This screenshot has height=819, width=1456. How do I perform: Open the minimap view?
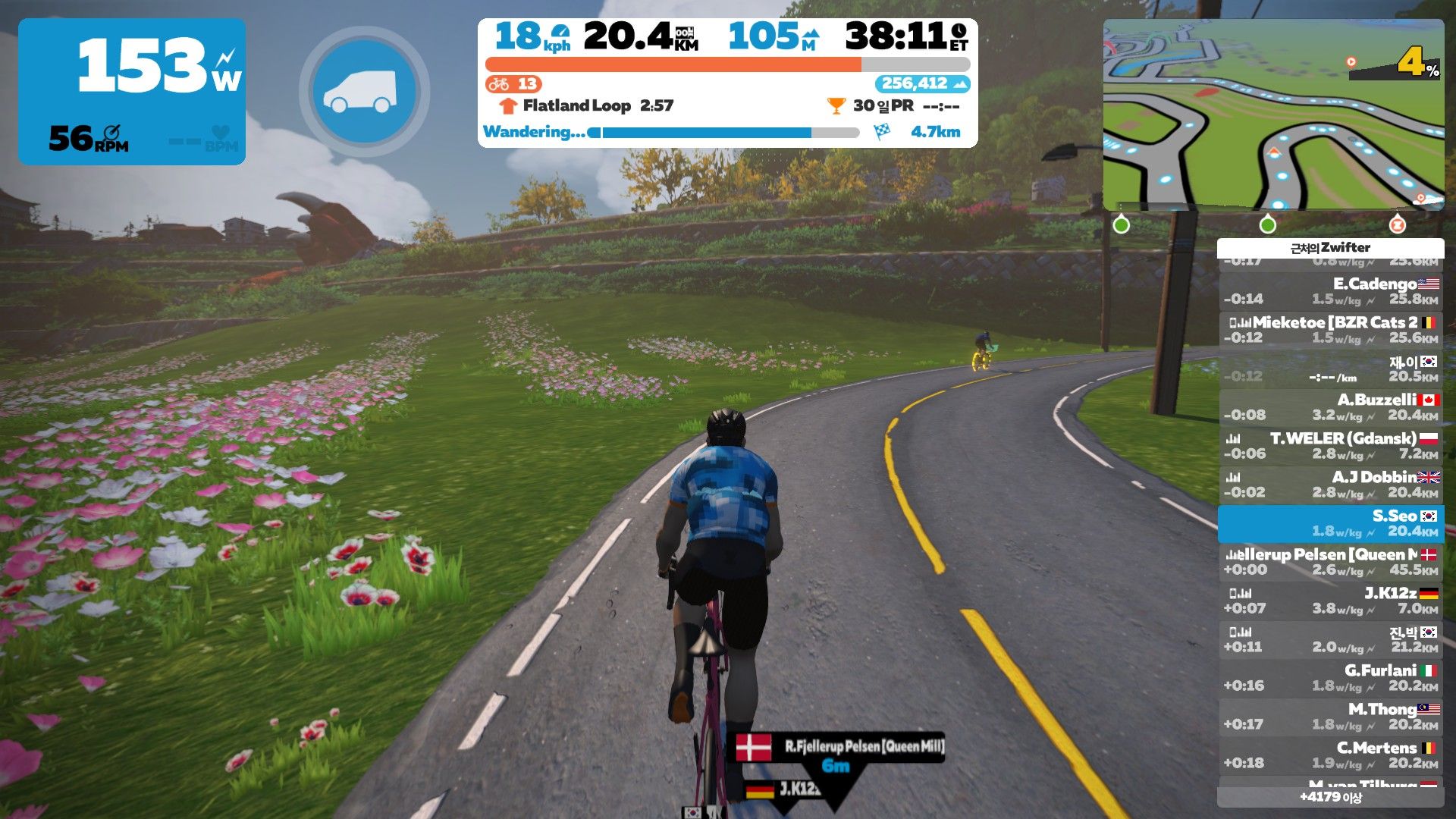tap(1273, 115)
